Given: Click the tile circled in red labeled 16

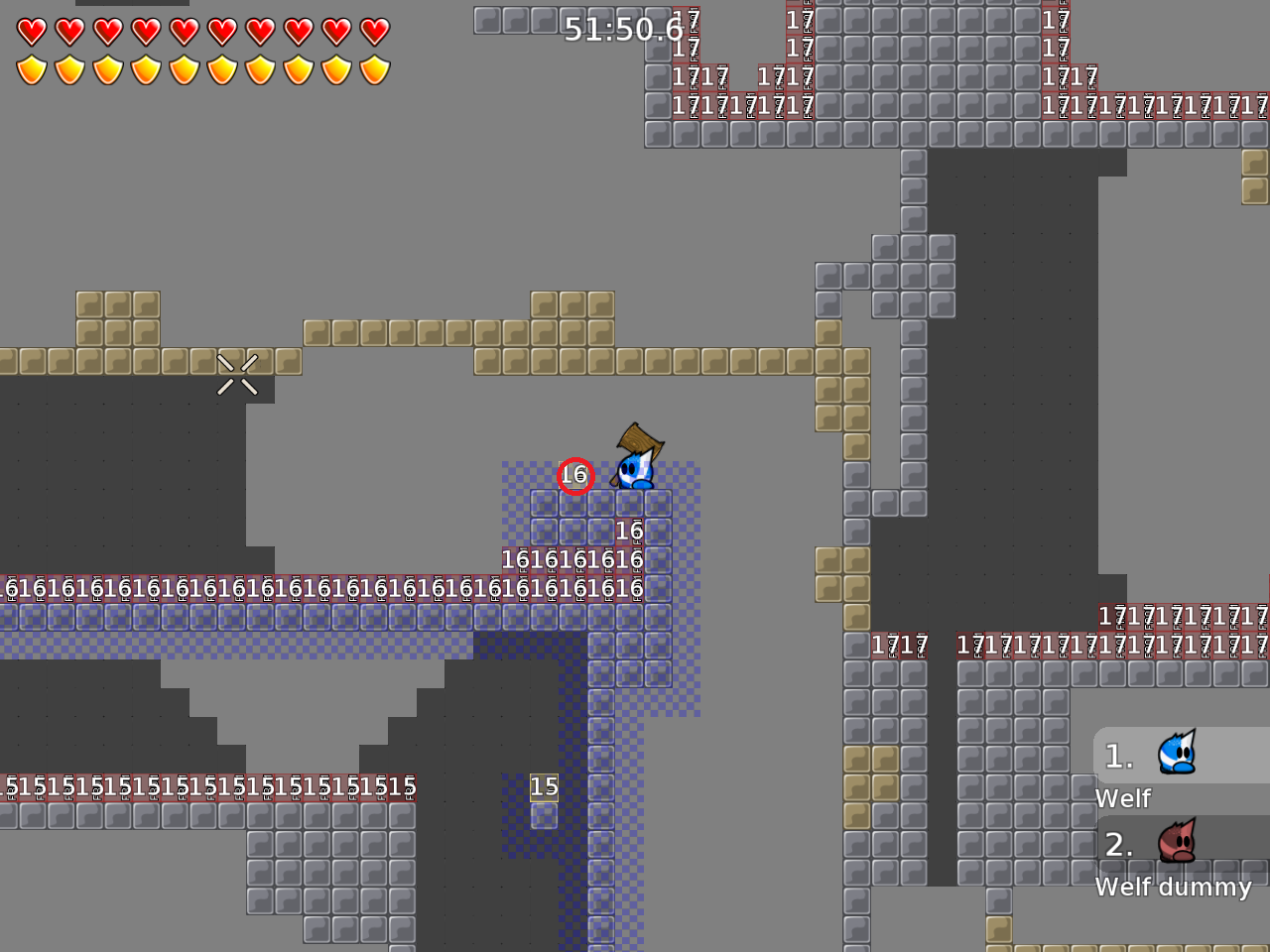Looking at the screenshot, I should (575, 476).
